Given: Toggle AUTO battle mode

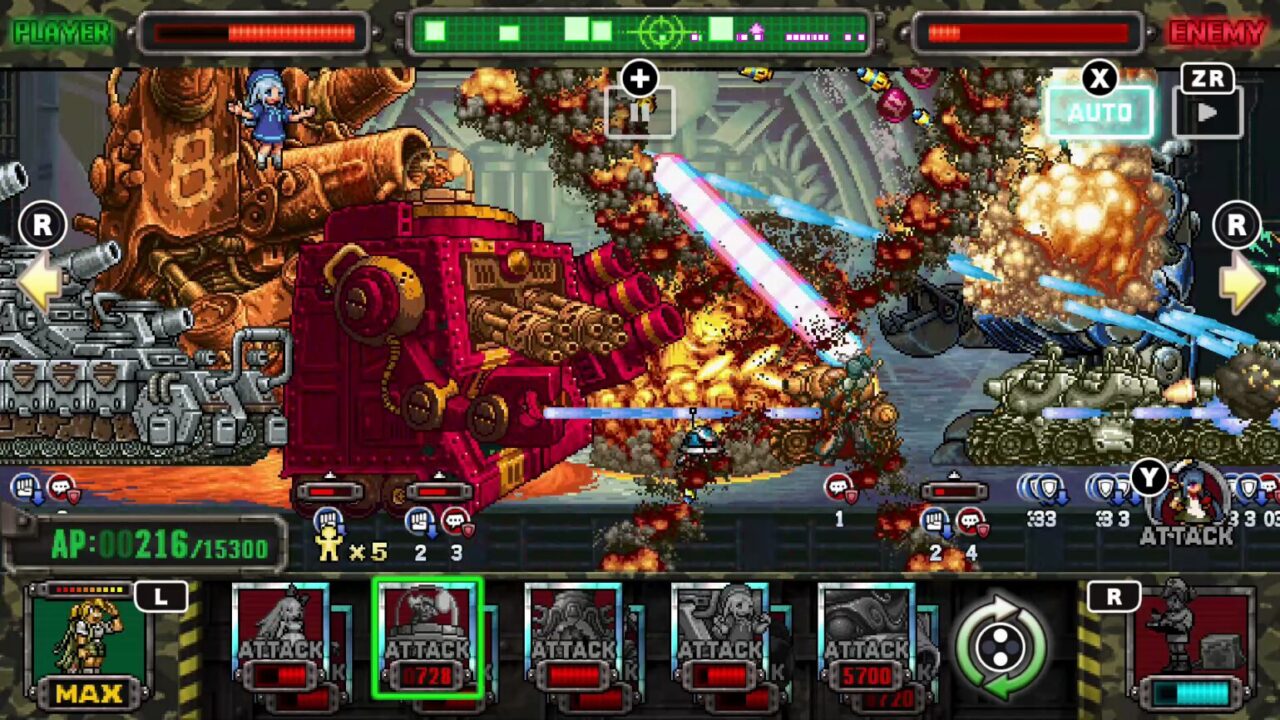Looking at the screenshot, I should (x=1098, y=112).
